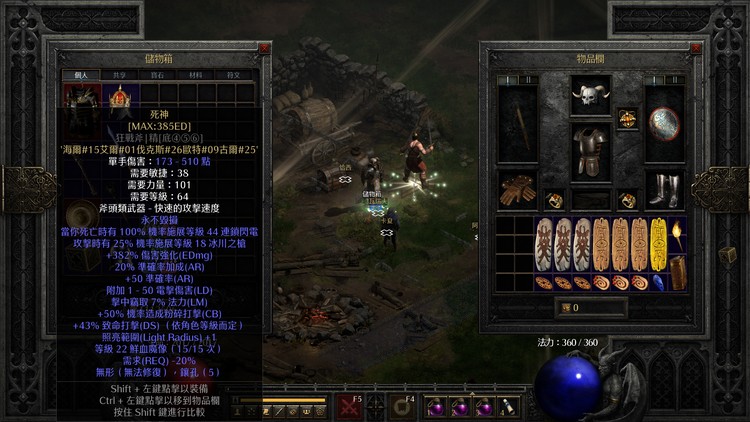The width and height of the screenshot is (750, 422).
Task: Switch to the 共享 stash tab
Action: pyautogui.click(x=118, y=74)
